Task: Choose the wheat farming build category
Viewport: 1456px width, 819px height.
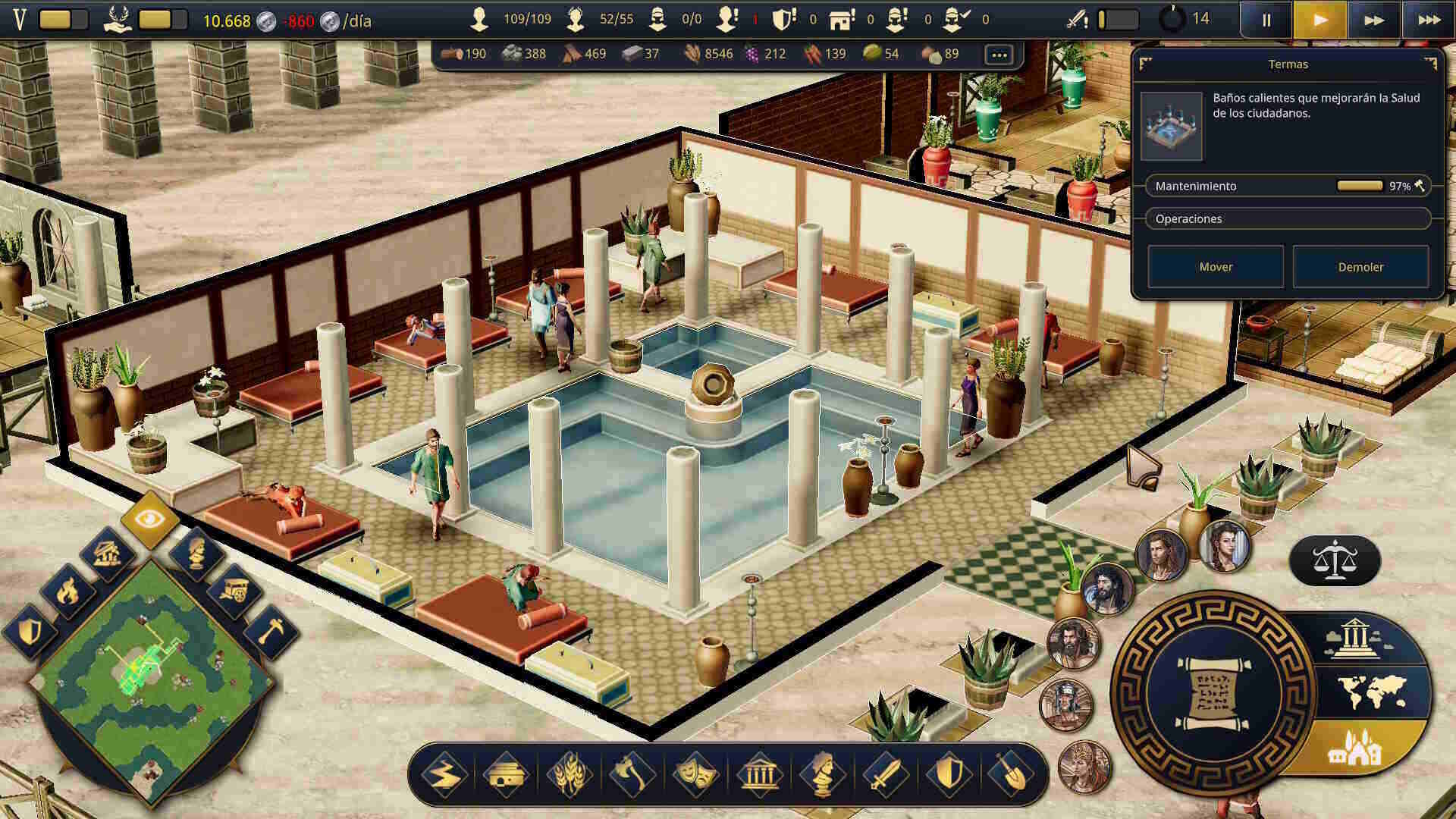Action: pos(570,775)
